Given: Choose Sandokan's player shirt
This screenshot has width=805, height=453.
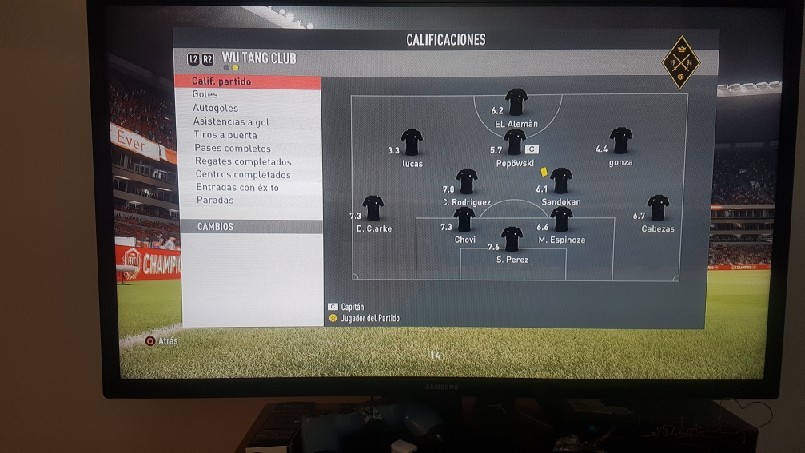Looking at the screenshot, I should (561, 181).
